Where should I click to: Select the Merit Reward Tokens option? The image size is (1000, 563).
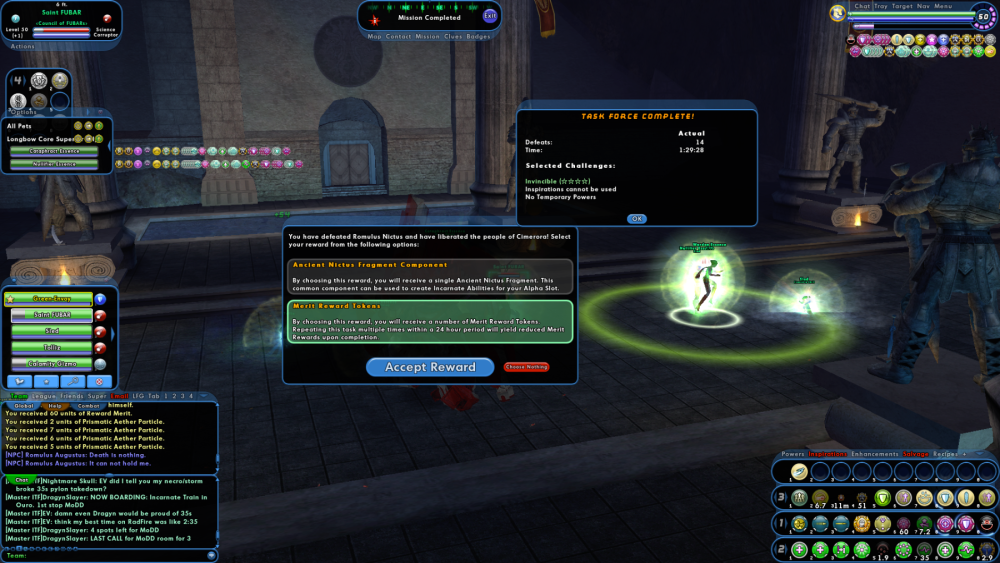tap(430, 322)
